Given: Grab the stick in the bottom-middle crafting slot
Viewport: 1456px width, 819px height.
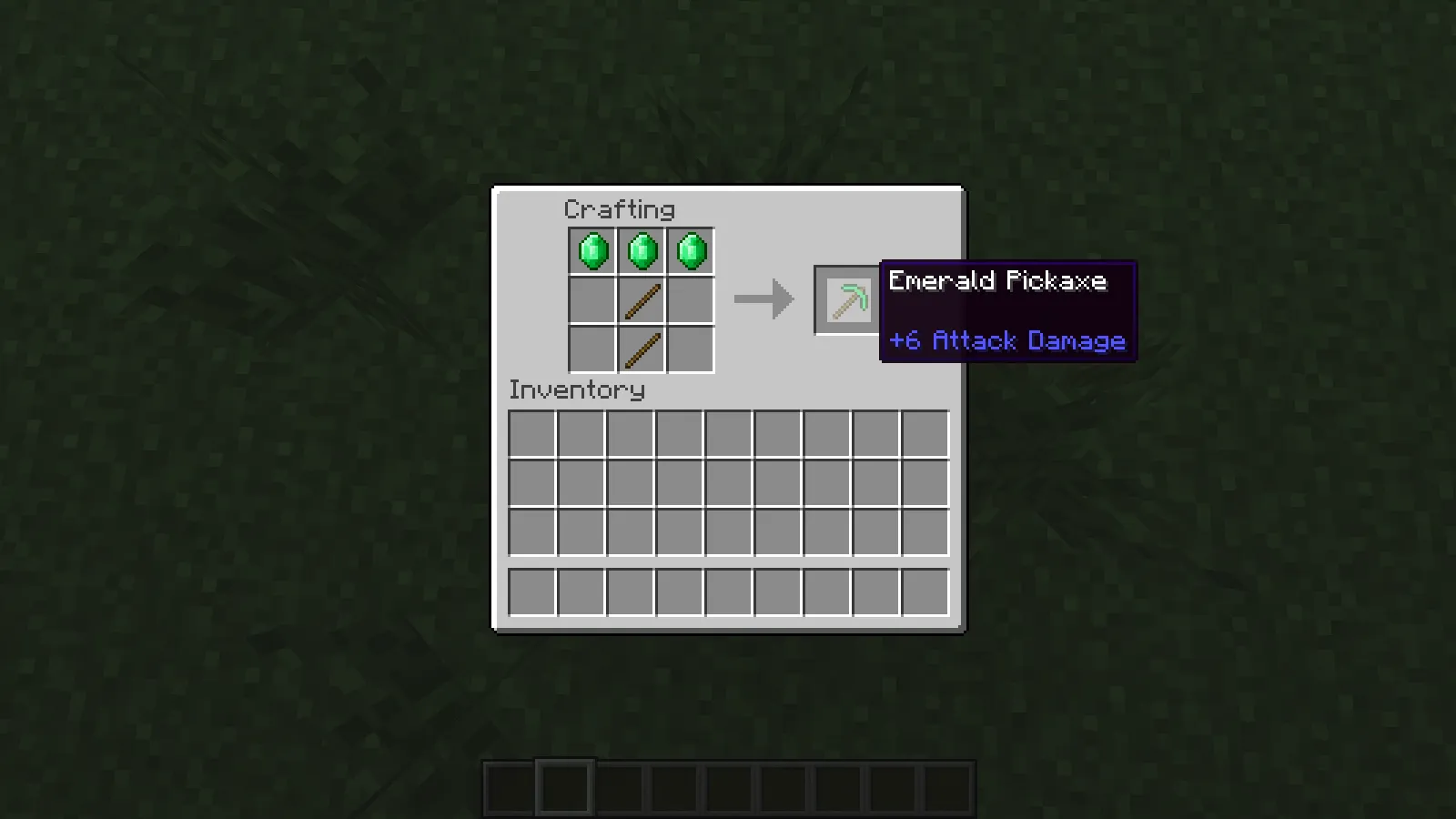Looking at the screenshot, I should point(641,350).
